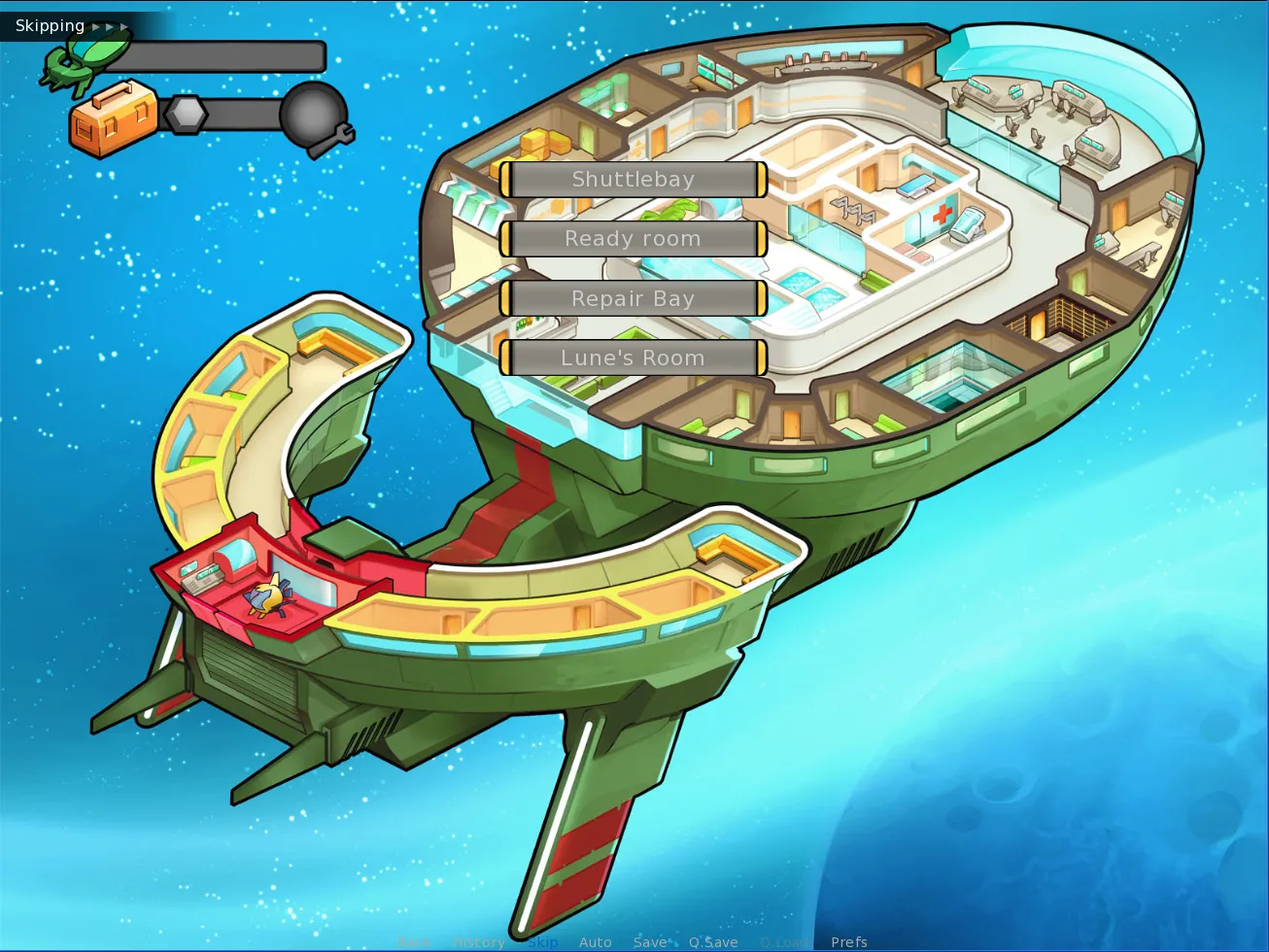Open the Prefs menu

850,941
